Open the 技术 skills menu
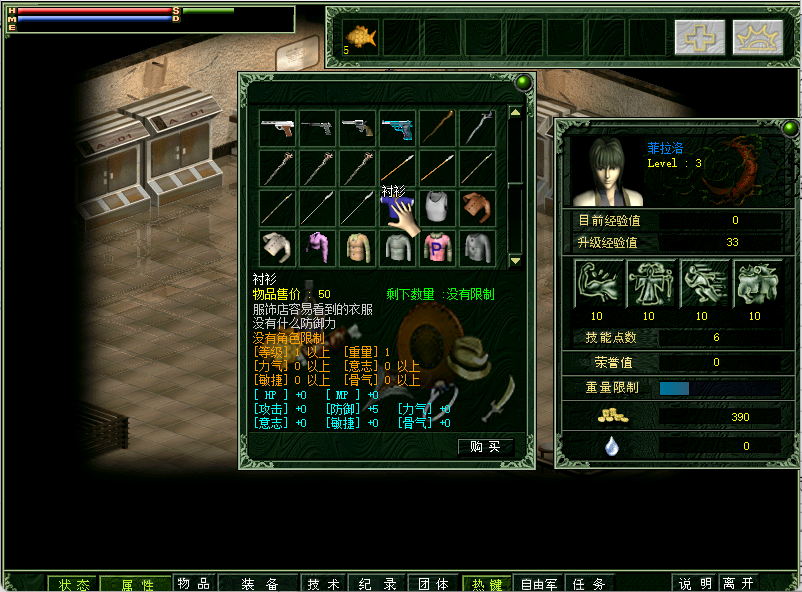The height and width of the screenshot is (592, 802). 324,583
